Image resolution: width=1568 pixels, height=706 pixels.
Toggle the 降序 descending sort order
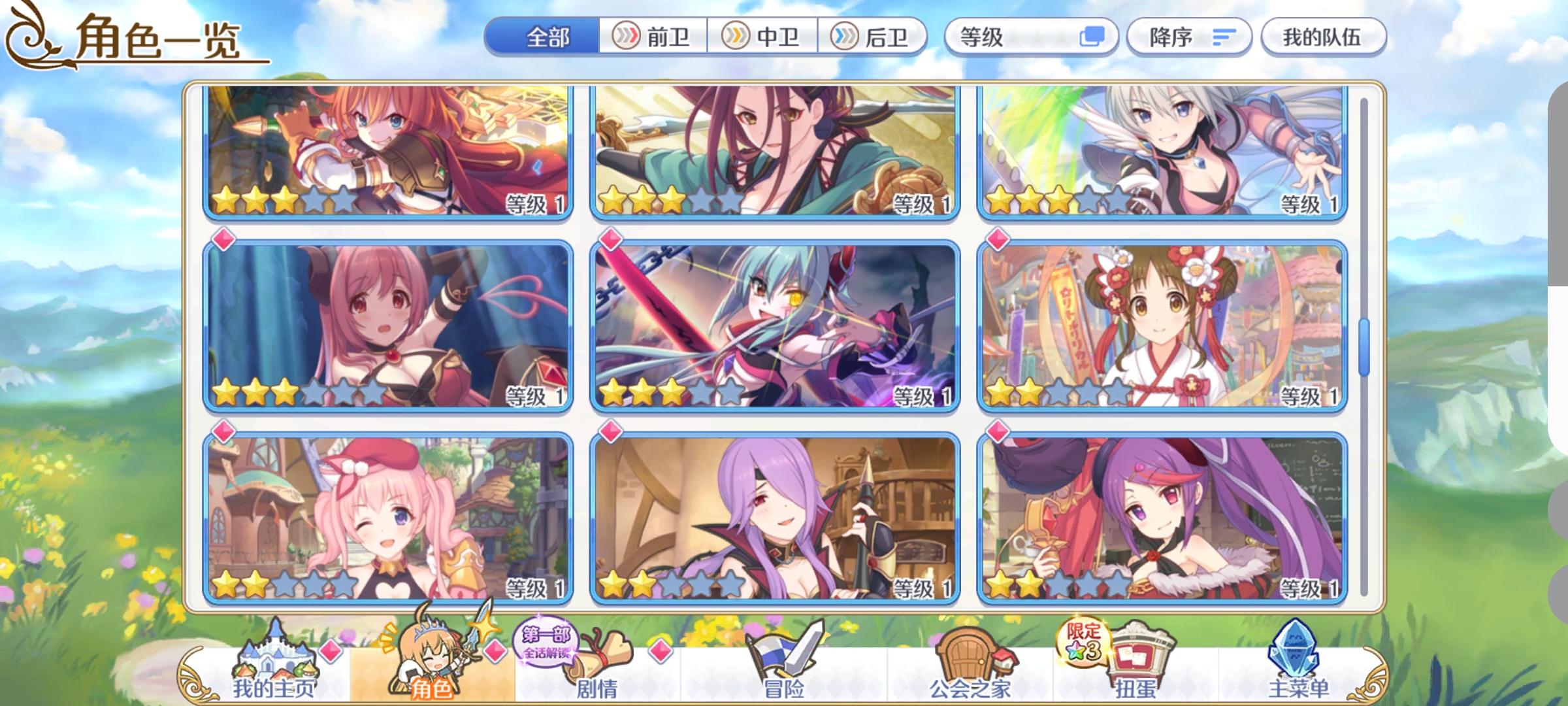1189,37
